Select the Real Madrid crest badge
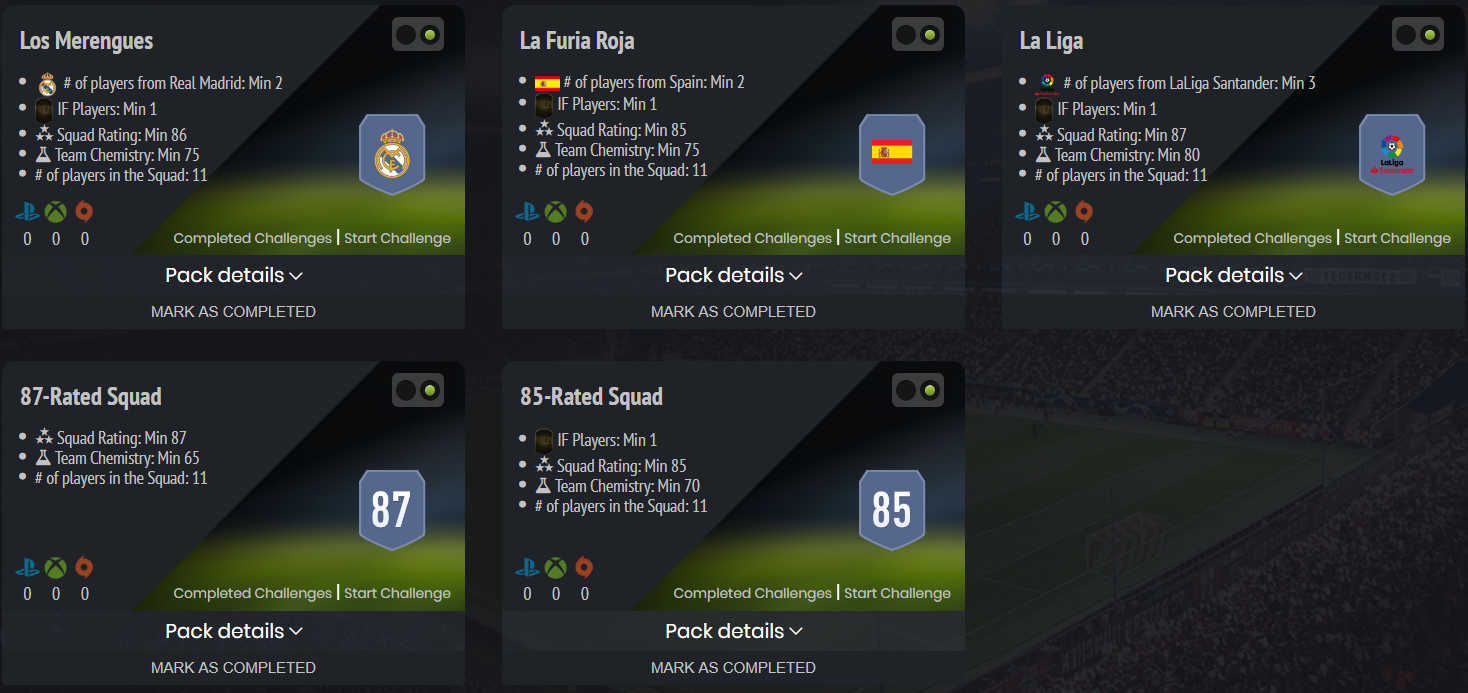1468x693 pixels. pyautogui.click(x=392, y=154)
